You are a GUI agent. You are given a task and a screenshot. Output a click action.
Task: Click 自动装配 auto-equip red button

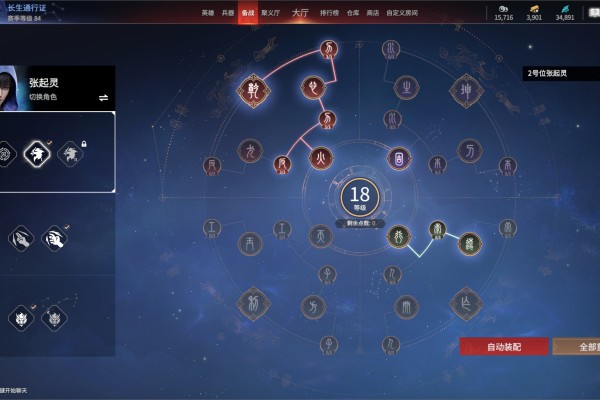pos(504,346)
